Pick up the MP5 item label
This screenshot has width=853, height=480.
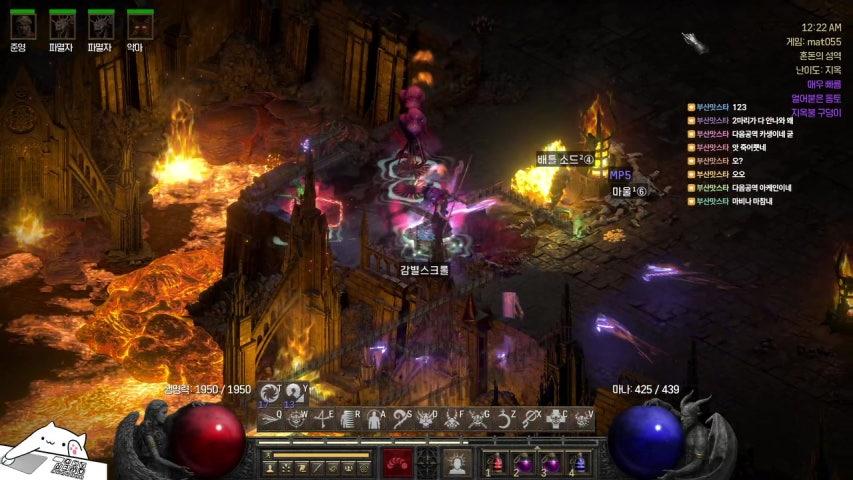point(620,175)
